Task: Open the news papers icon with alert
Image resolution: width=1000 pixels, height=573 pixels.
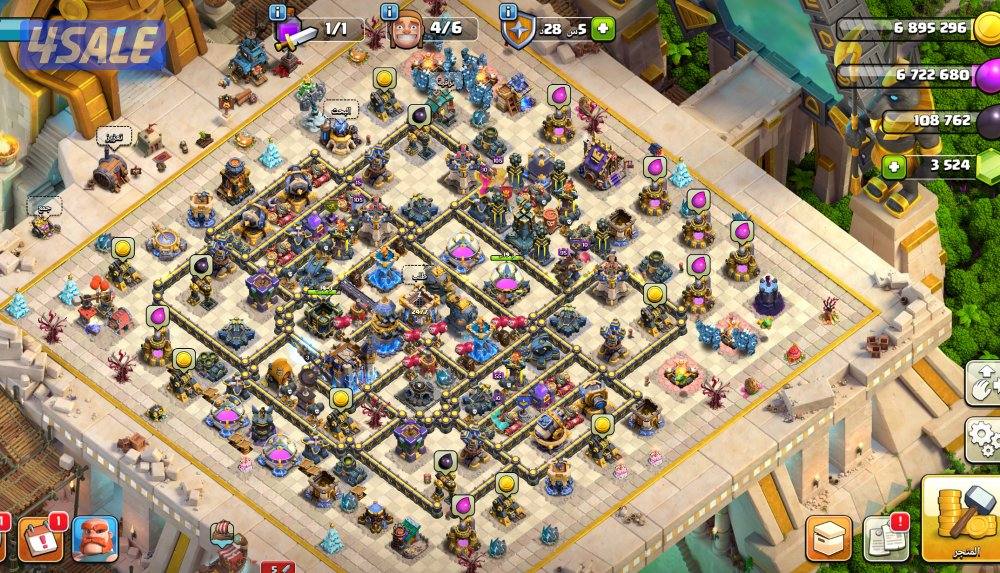Action: coord(884,538)
